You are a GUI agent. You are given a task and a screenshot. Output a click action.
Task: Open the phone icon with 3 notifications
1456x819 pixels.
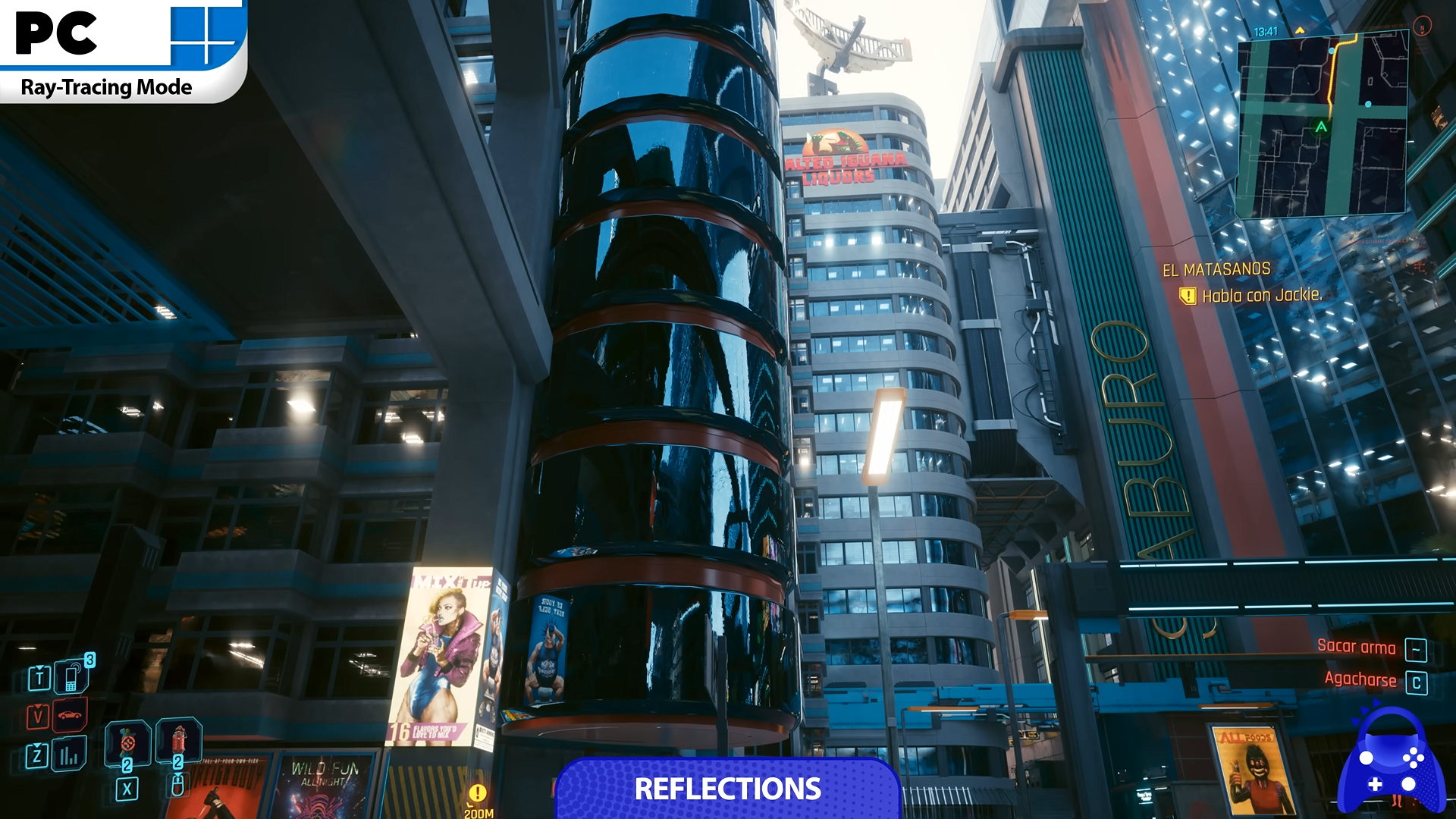(72, 676)
